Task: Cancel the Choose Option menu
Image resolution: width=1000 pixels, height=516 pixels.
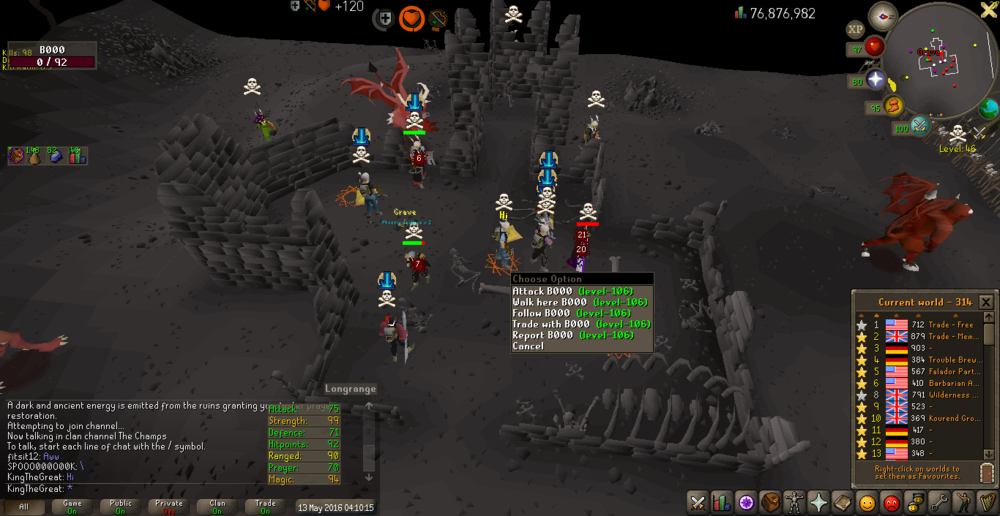Action: (x=529, y=346)
